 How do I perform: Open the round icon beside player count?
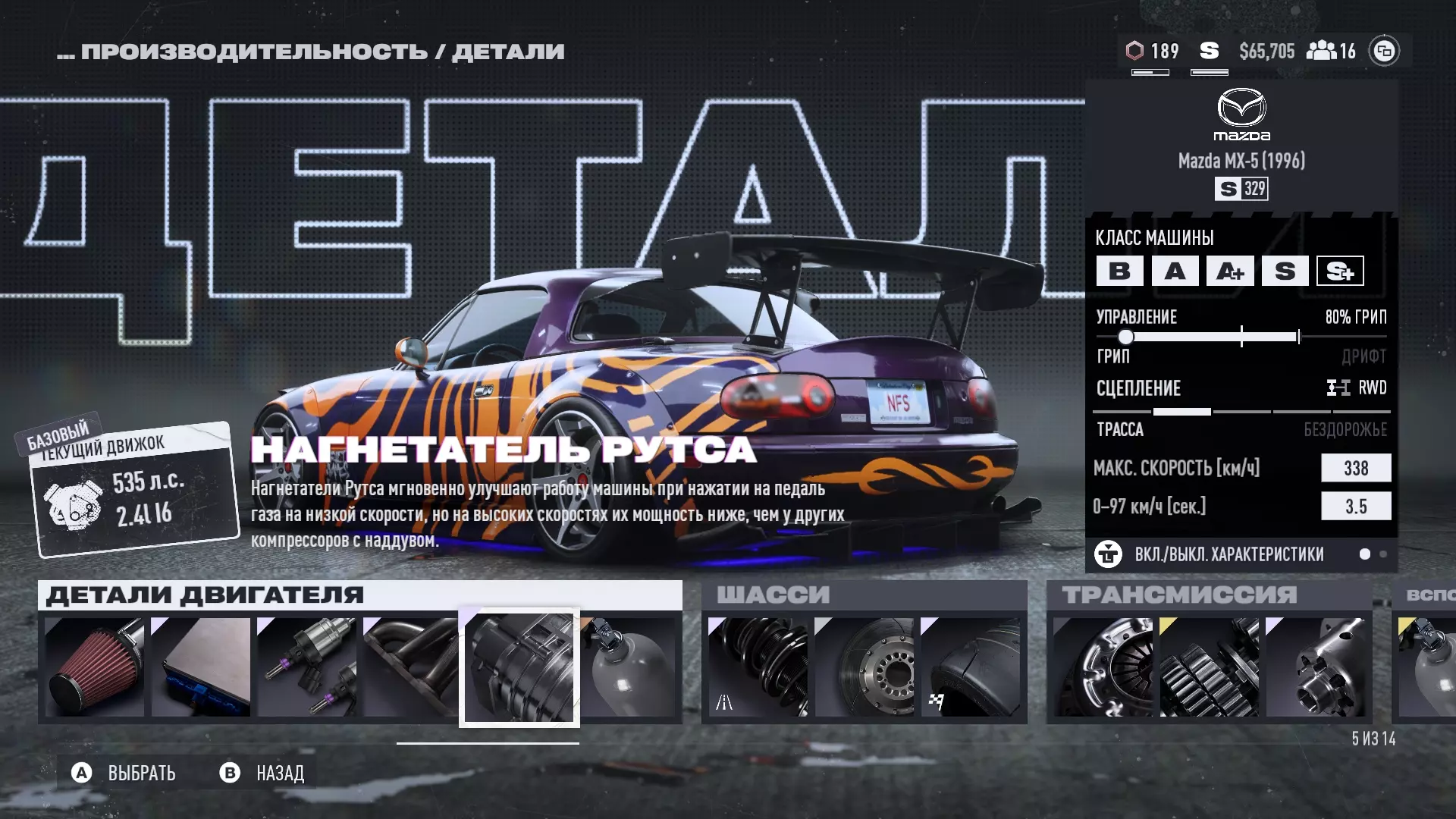tap(1384, 51)
